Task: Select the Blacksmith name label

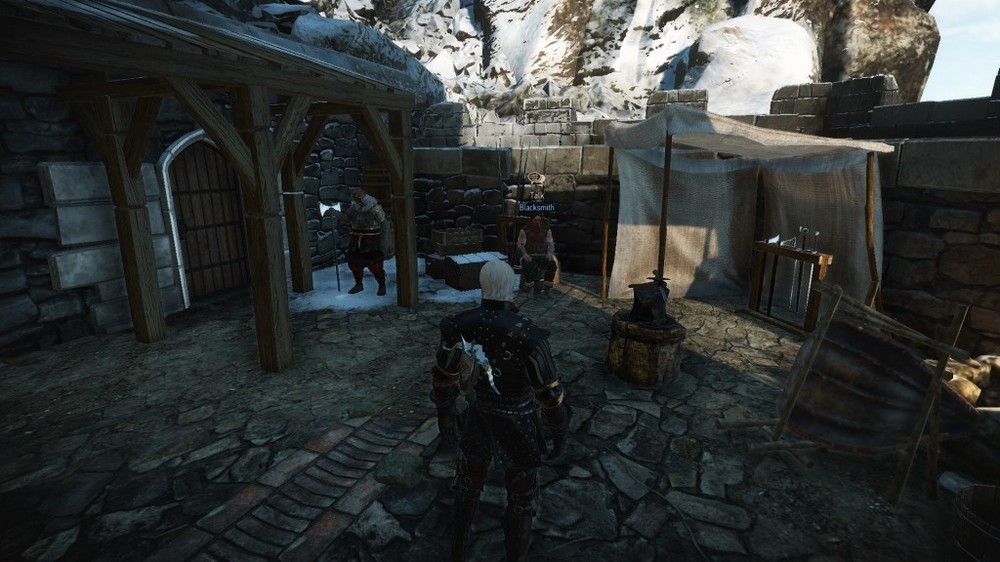Action: (x=536, y=207)
